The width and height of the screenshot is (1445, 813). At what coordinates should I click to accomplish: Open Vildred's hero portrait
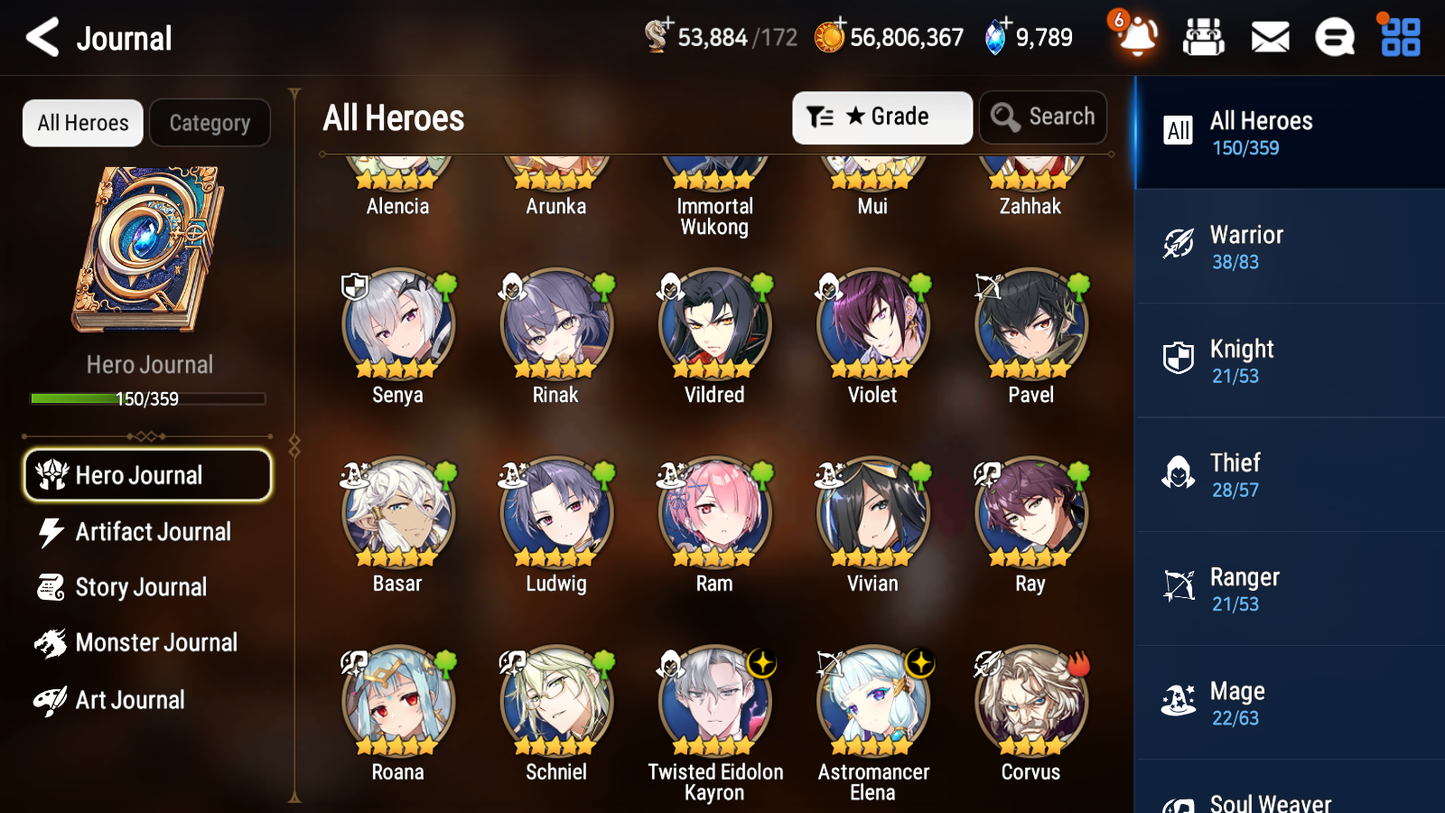pos(714,325)
